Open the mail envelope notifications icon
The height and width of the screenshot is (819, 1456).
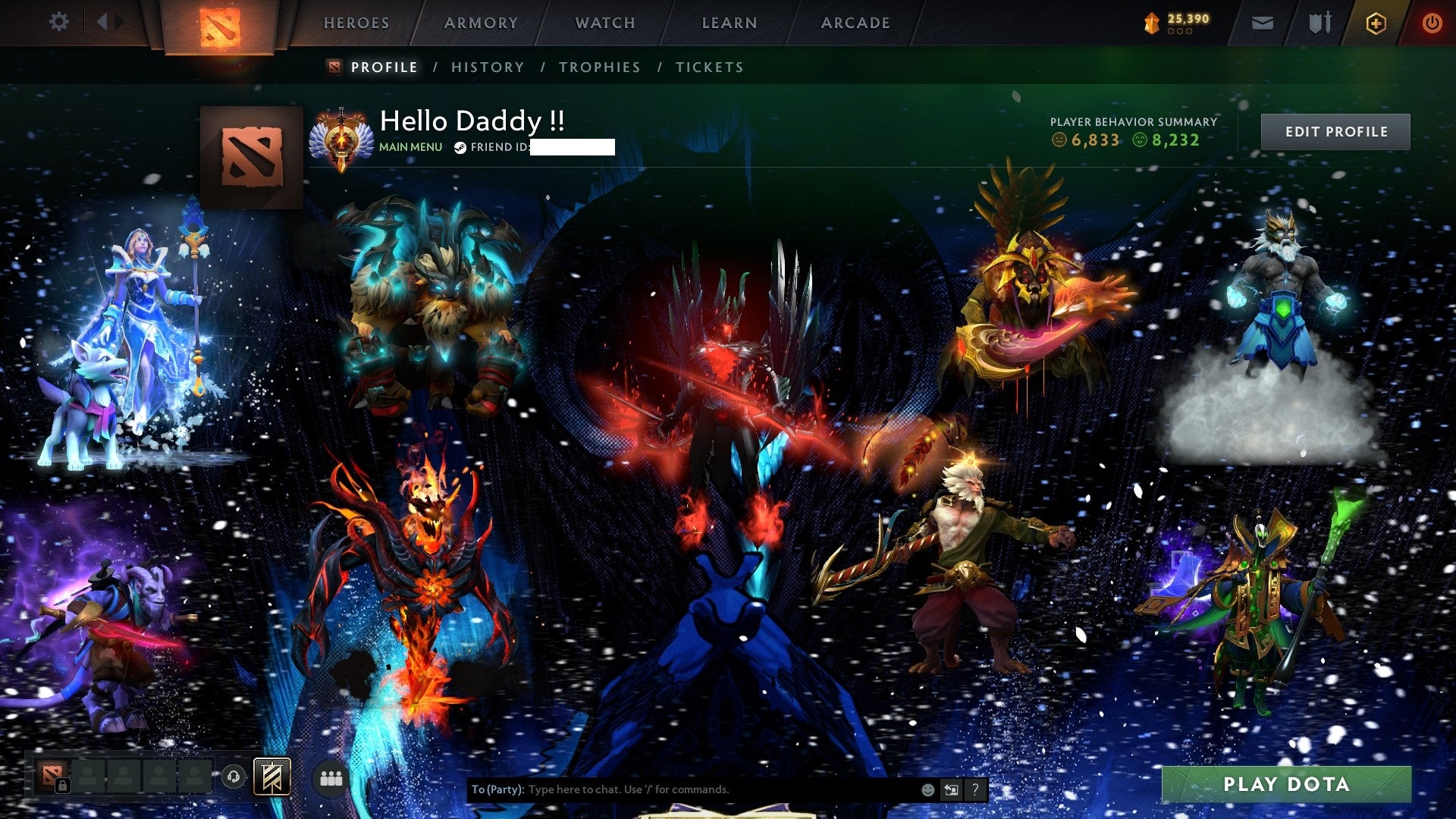click(1261, 22)
